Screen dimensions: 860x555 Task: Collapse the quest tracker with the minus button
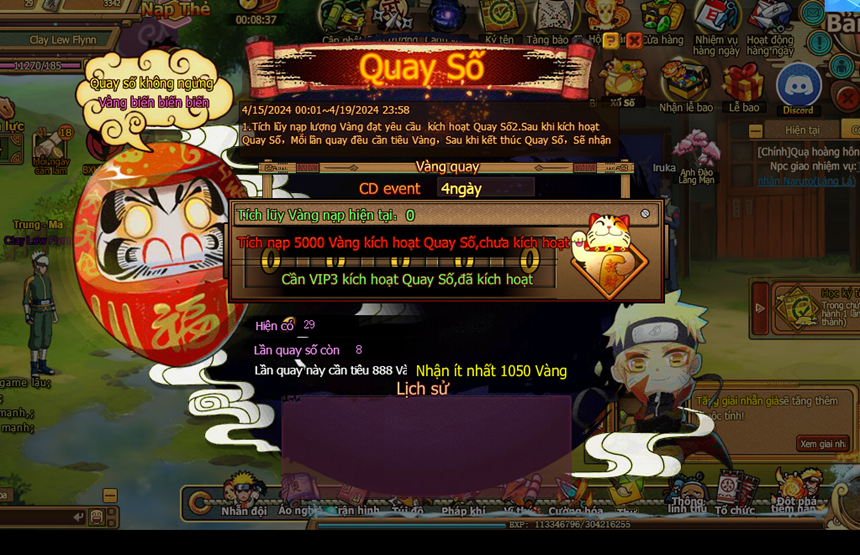[x=757, y=130]
